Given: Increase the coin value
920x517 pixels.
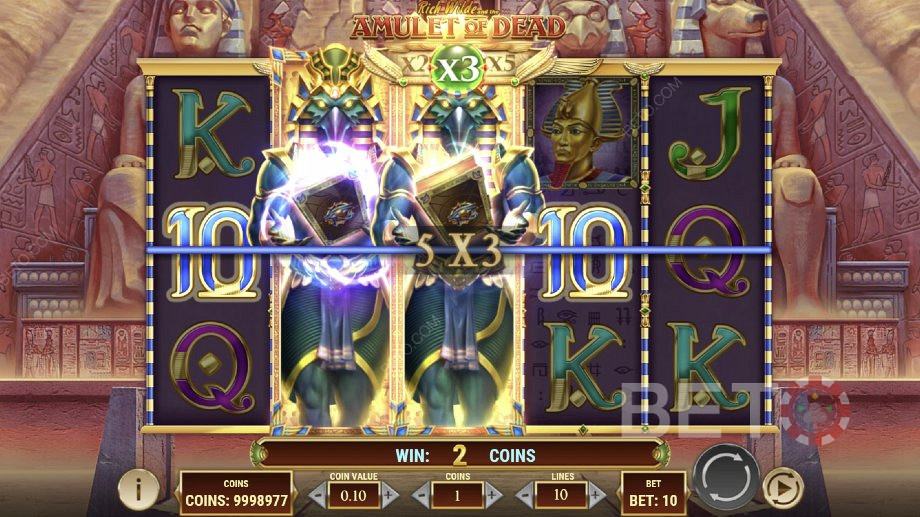Looking at the screenshot, I should pyautogui.click(x=390, y=494).
